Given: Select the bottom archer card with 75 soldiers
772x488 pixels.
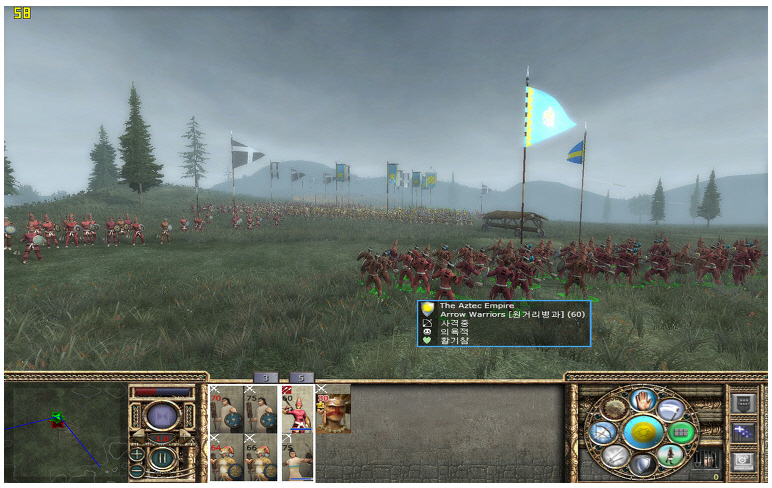Looking at the screenshot, I should coord(297,457).
